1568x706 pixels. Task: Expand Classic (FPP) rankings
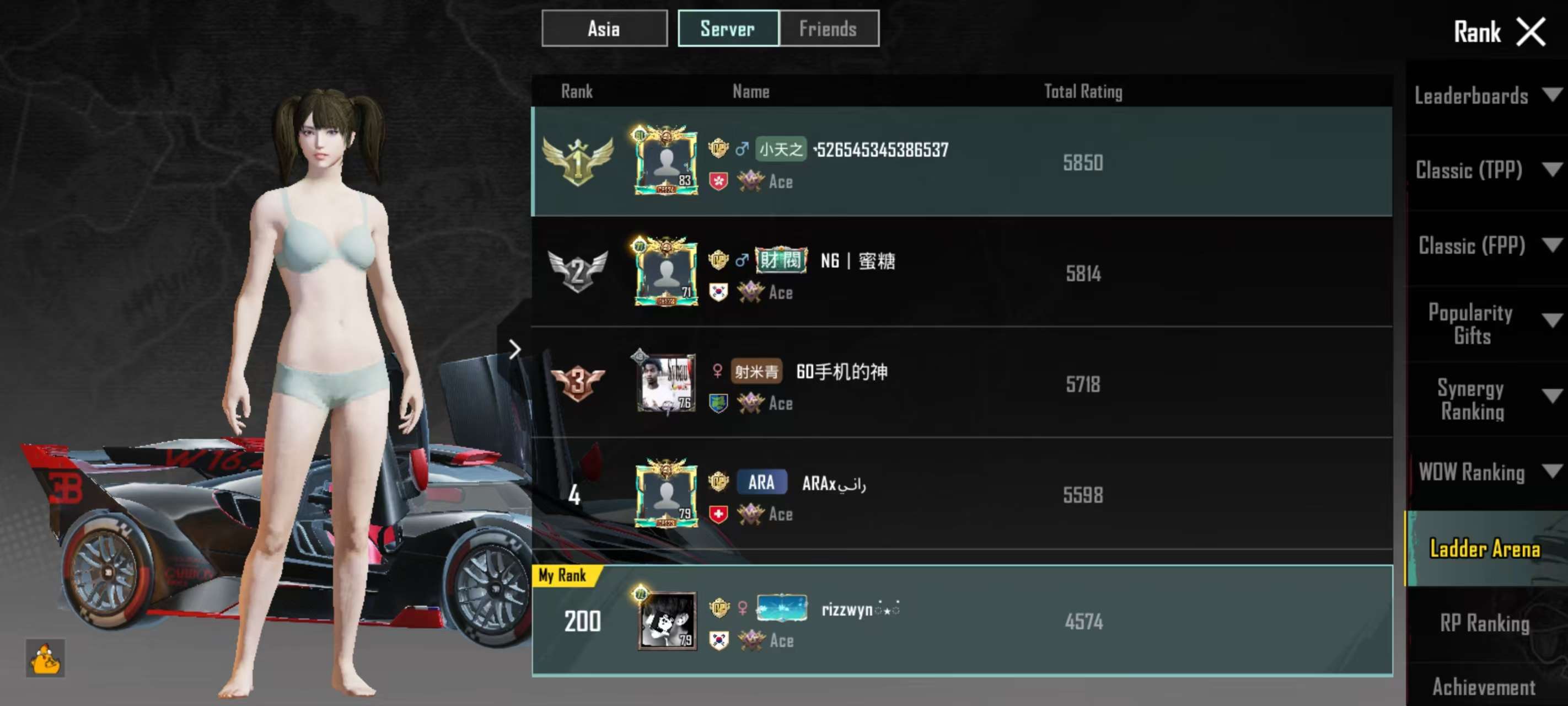pos(1485,245)
